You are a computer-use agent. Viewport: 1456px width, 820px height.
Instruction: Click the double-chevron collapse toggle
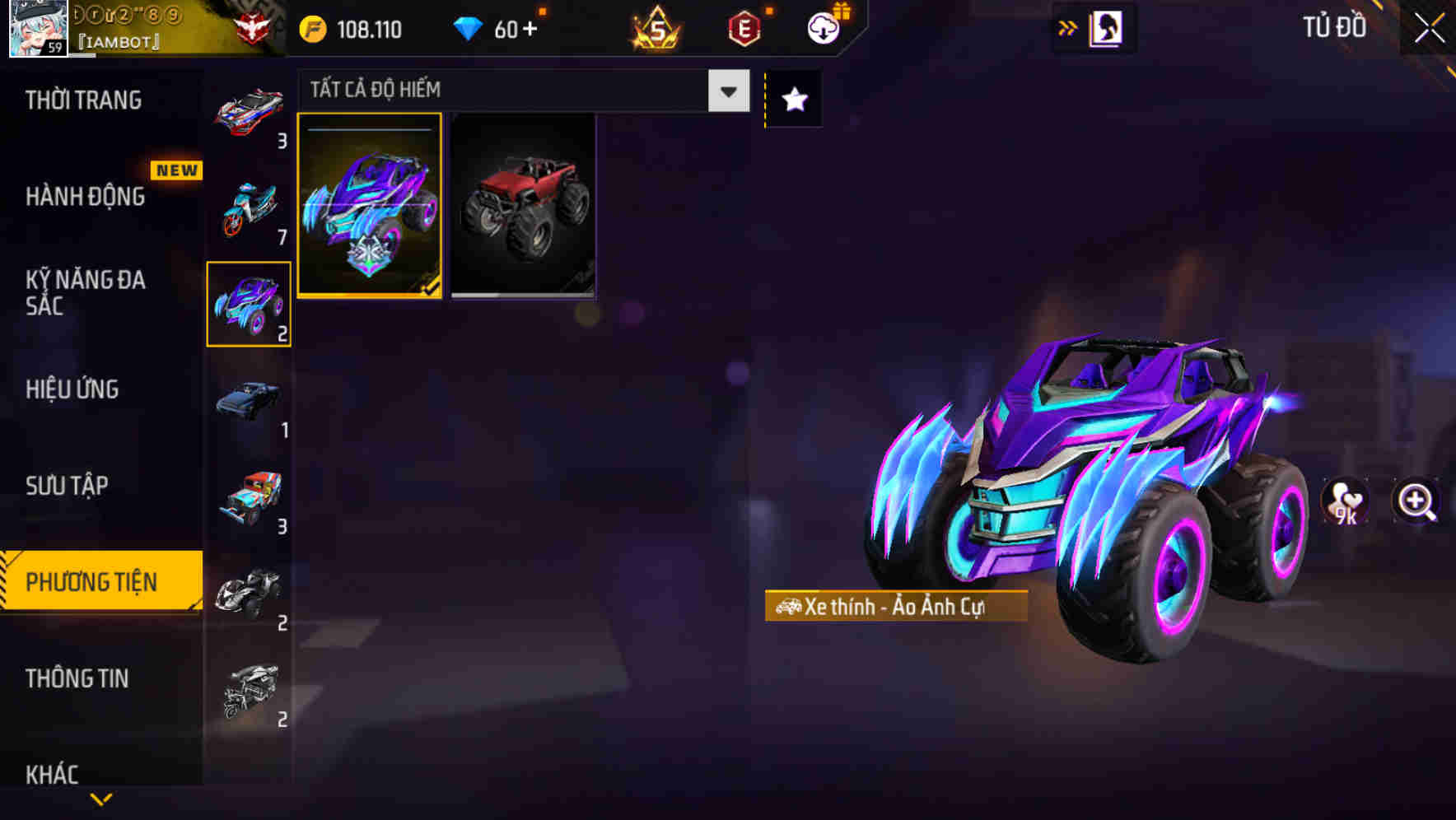pyautogui.click(x=1067, y=27)
